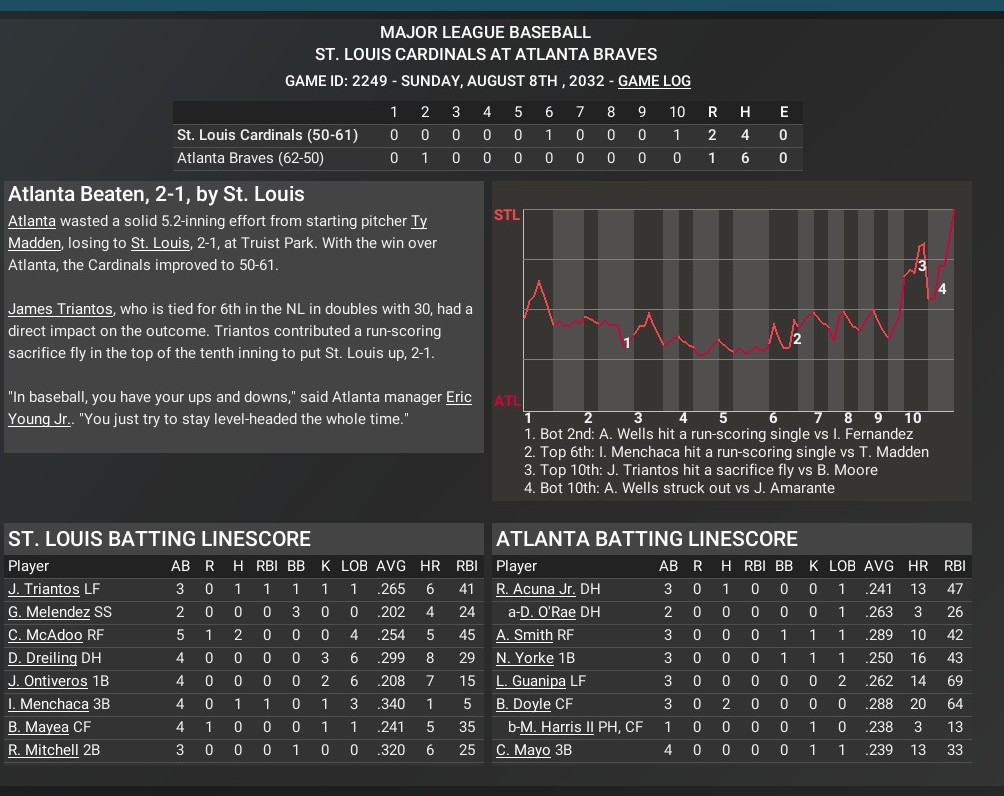Open B. Doyle player link
Viewport: 1004px width, 796px height.
tap(523, 704)
